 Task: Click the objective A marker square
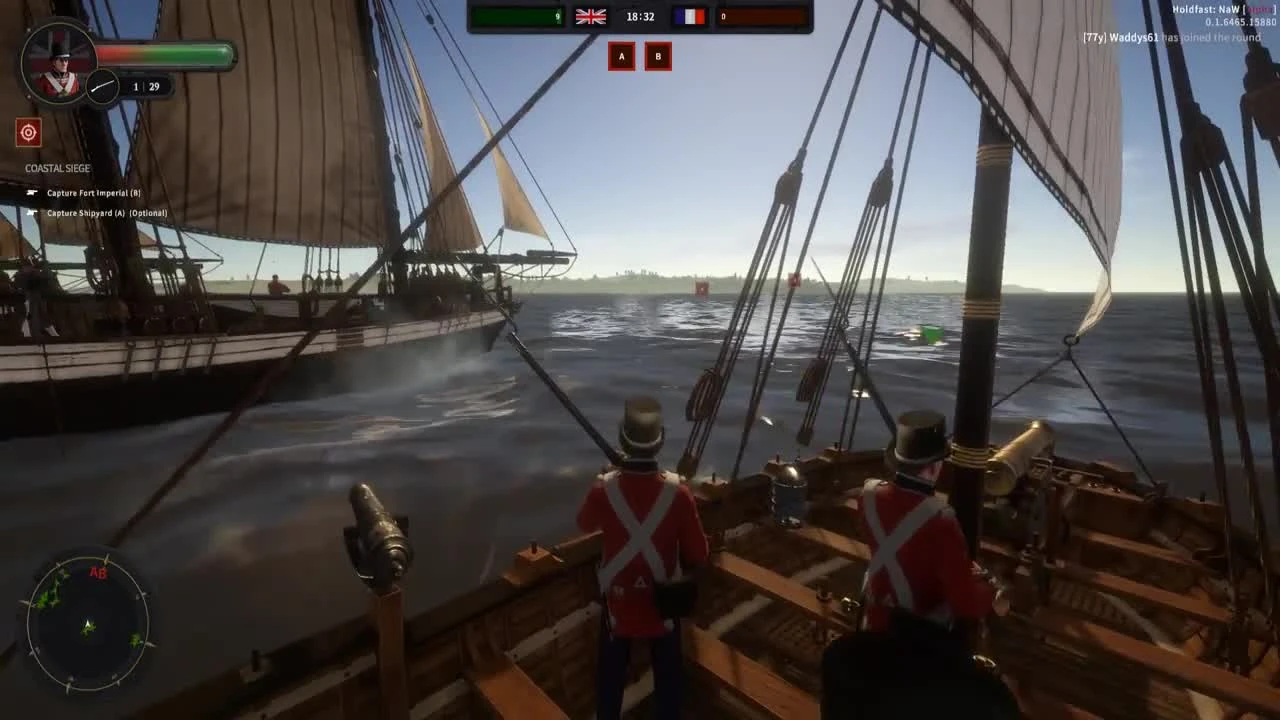click(621, 56)
